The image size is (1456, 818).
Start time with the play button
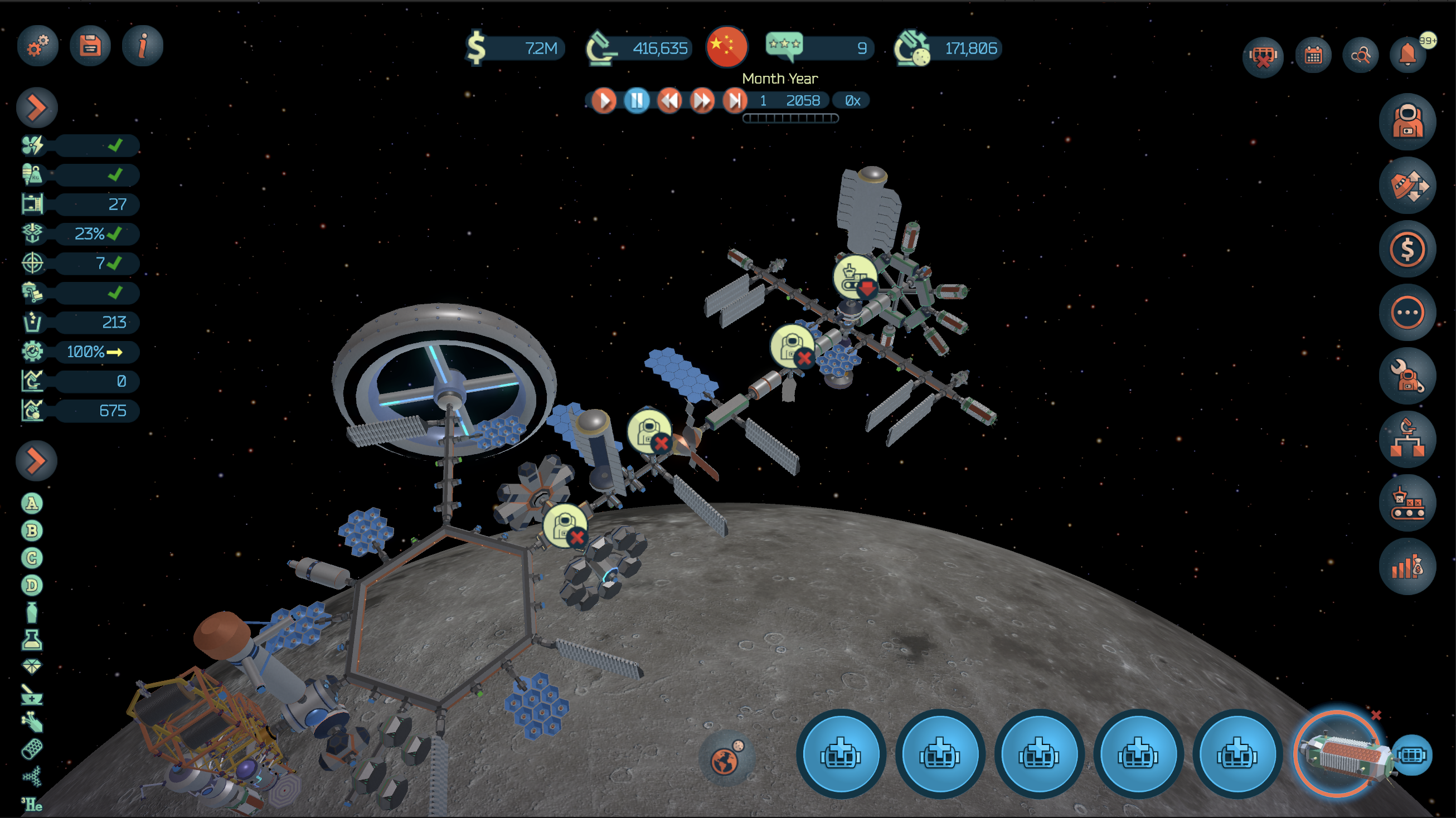pyautogui.click(x=604, y=100)
